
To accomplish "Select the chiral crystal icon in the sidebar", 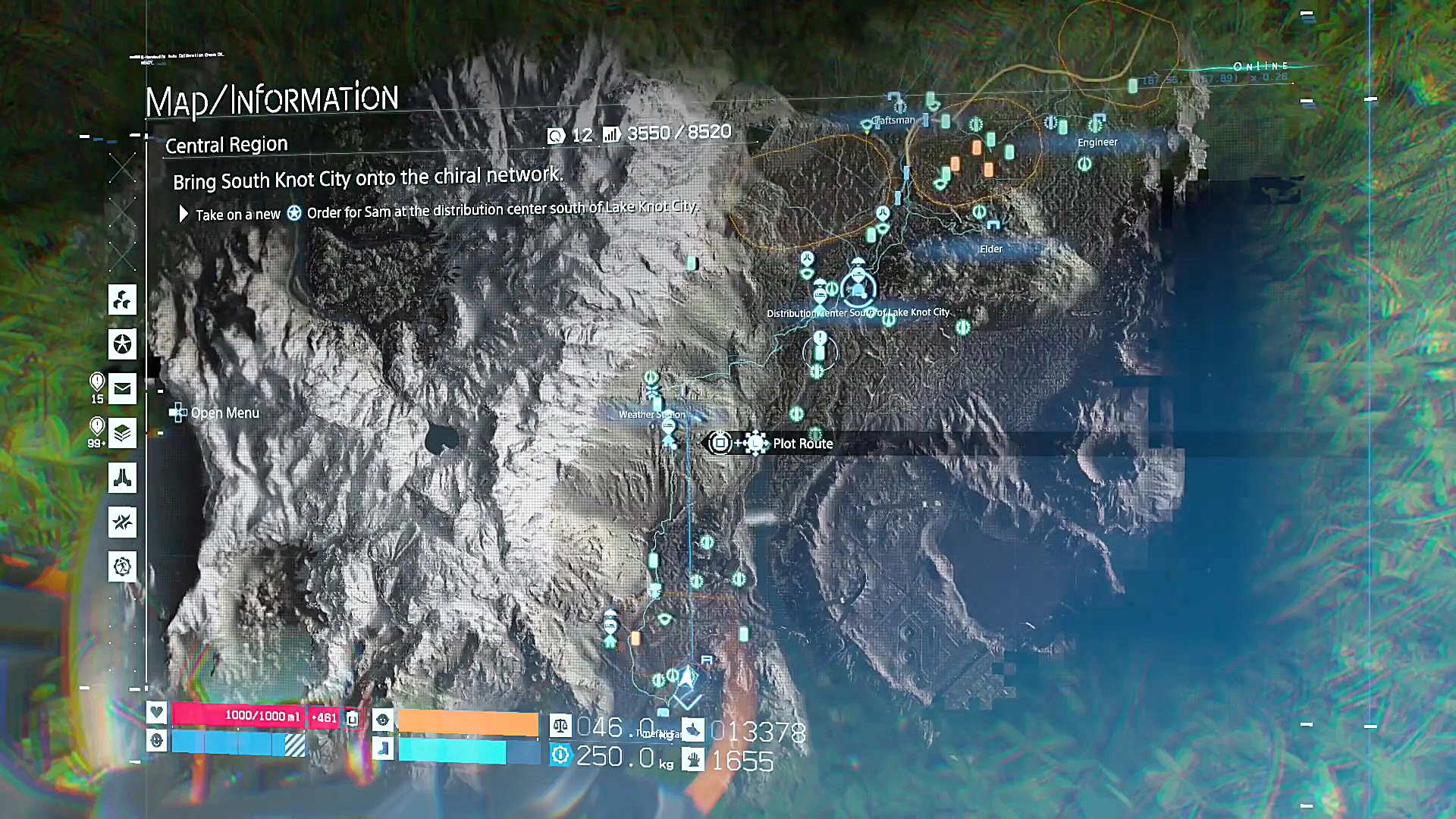I will (x=122, y=300).
